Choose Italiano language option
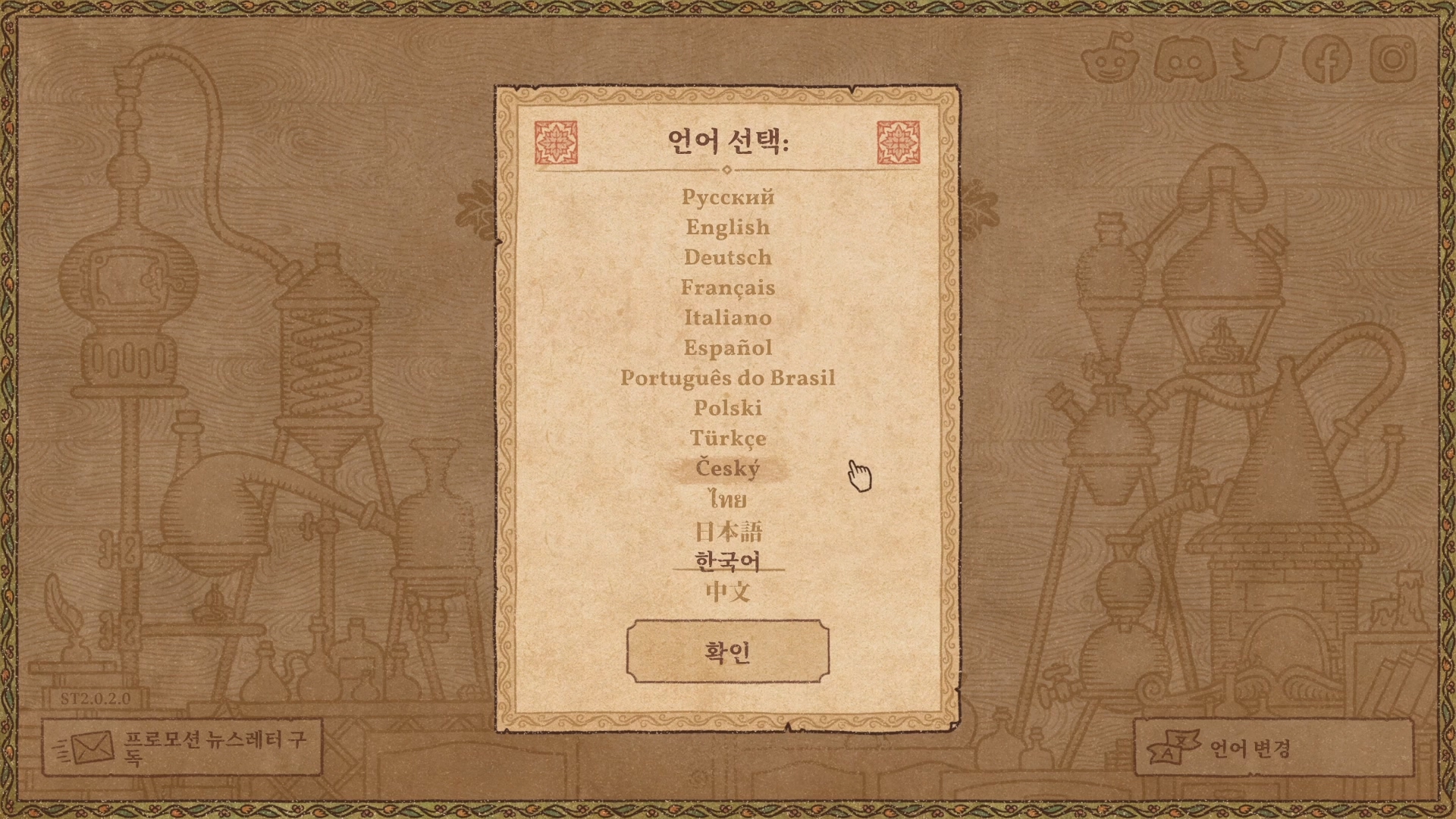The image size is (1456, 819). click(x=727, y=318)
